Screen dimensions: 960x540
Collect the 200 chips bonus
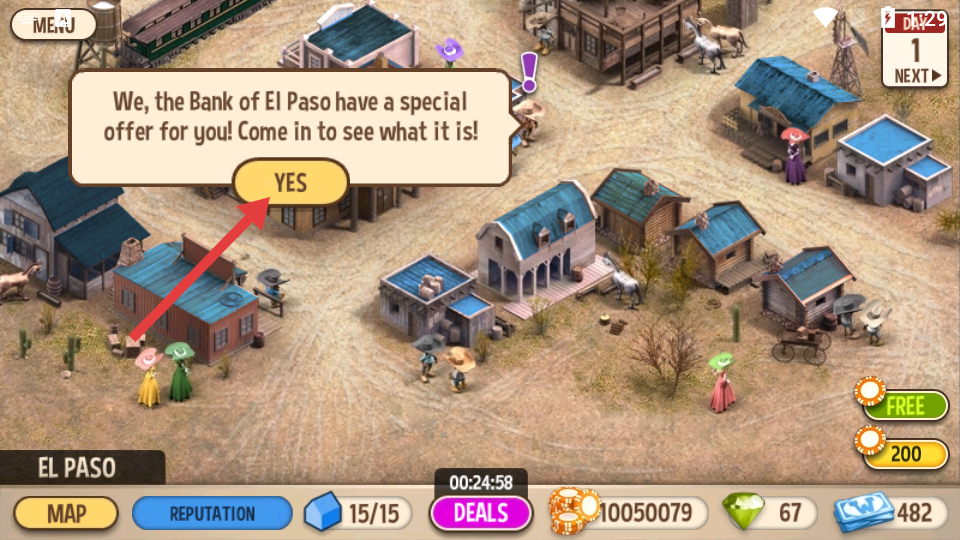click(904, 454)
